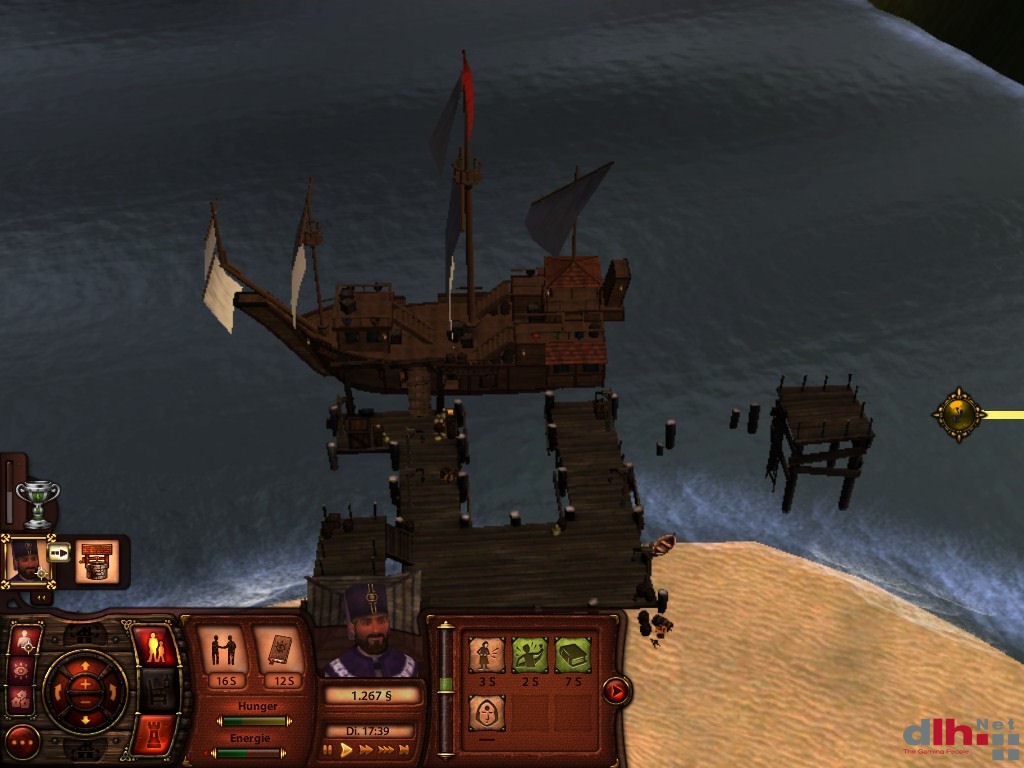Pause the game time

click(327, 749)
